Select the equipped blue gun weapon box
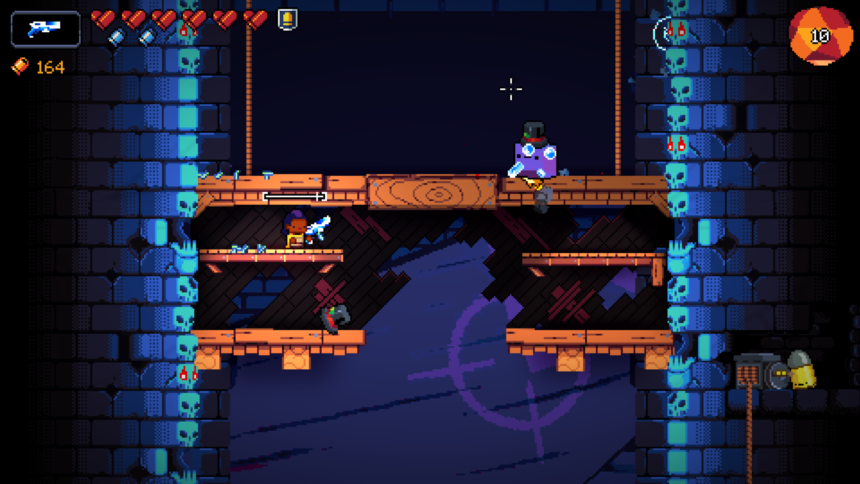 coord(45,29)
